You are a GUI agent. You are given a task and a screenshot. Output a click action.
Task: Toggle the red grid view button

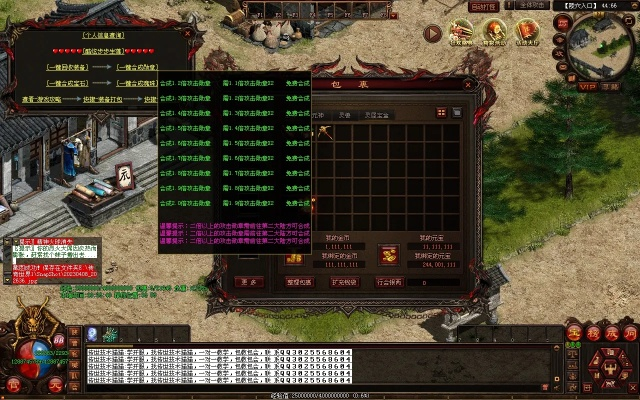click(442, 112)
